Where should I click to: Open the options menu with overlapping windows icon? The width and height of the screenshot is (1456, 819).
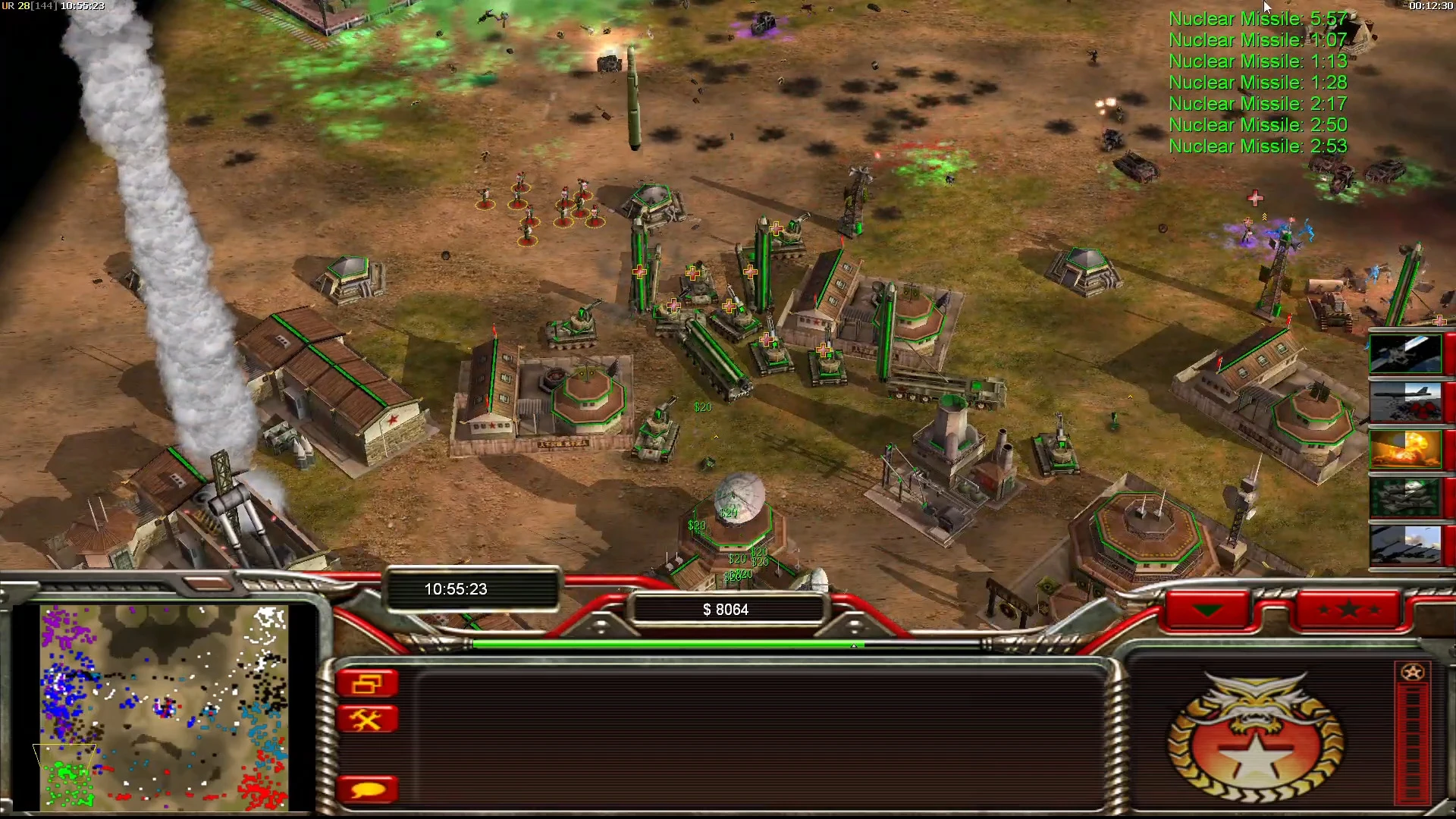(367, 684)
